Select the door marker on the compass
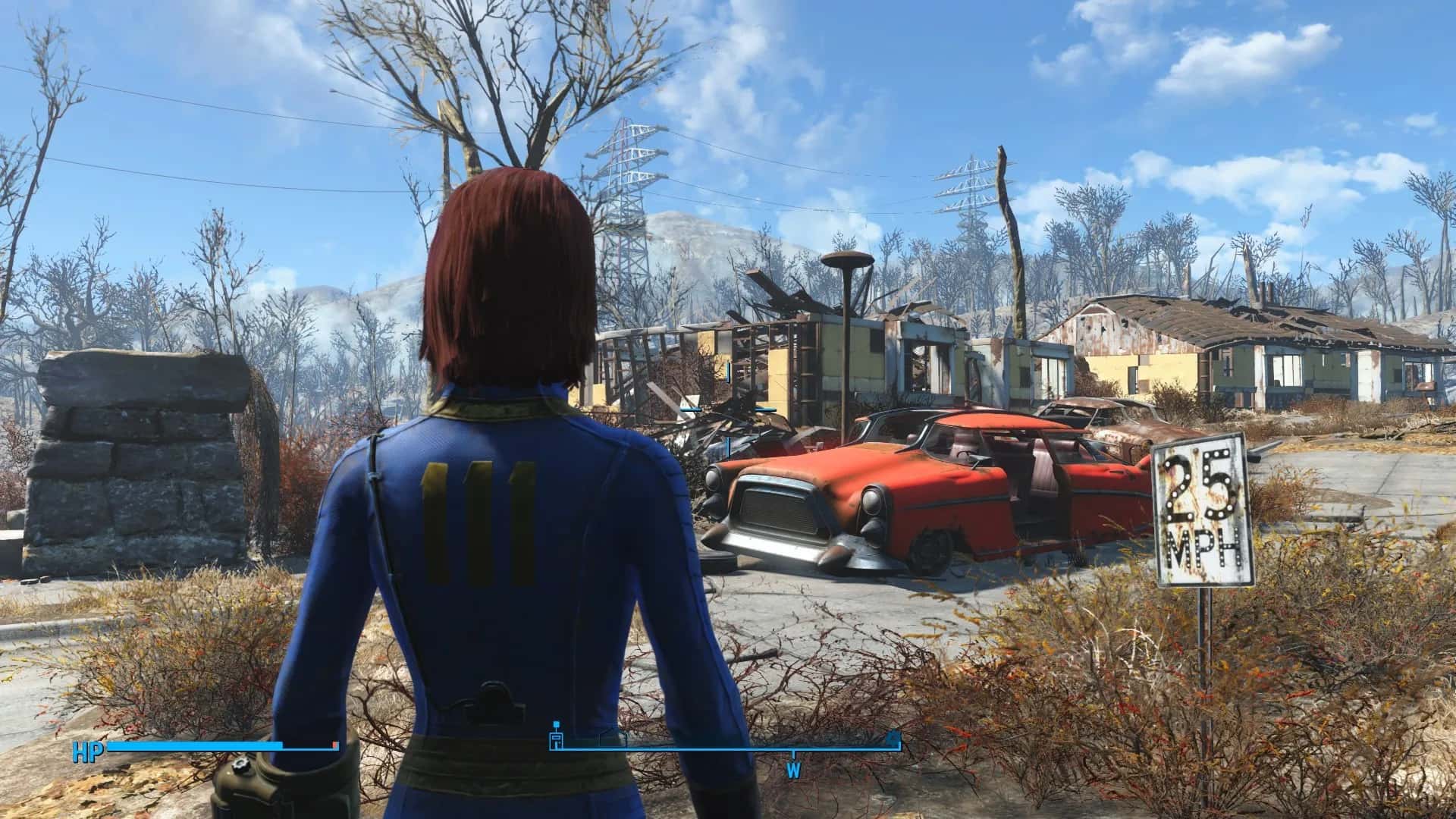 (x=556, y=739)
